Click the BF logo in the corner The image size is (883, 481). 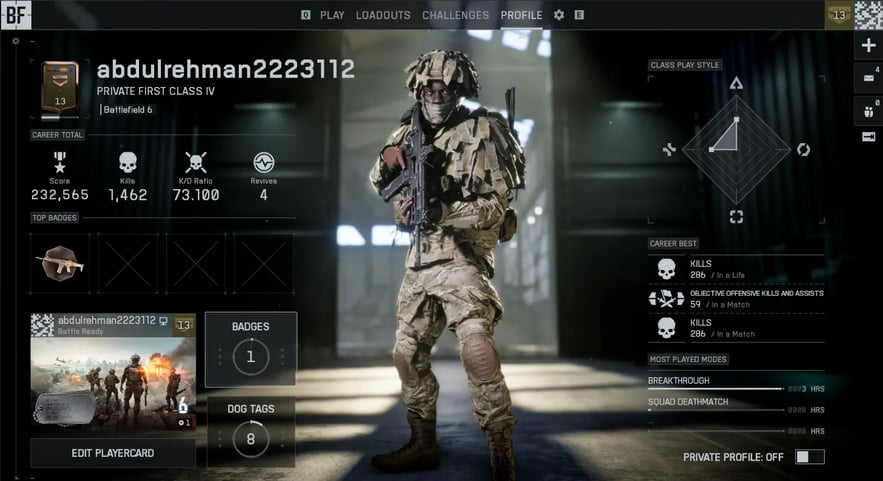[17, 15]
